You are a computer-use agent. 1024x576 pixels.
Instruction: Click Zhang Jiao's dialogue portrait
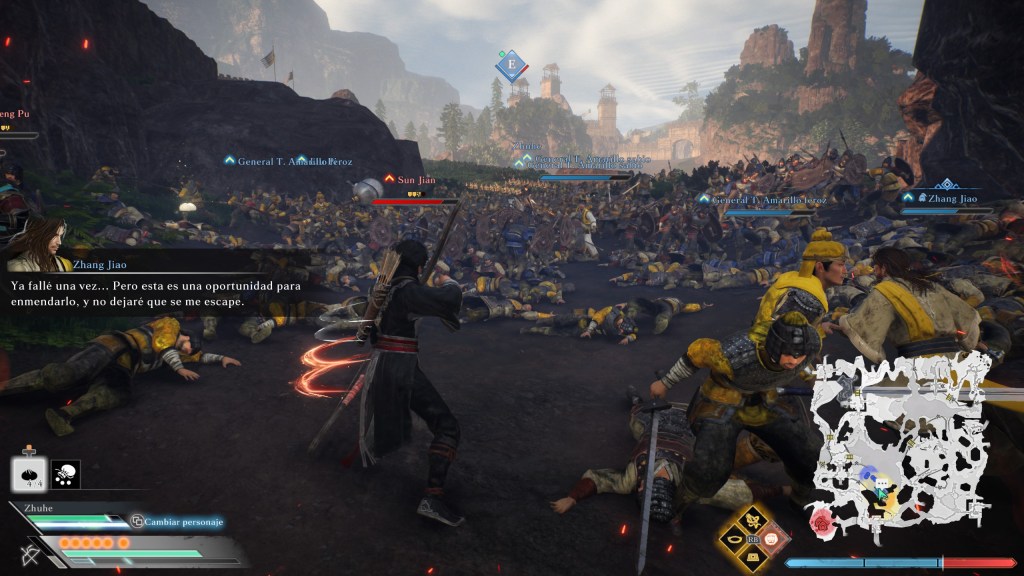(x=42, y=243)
